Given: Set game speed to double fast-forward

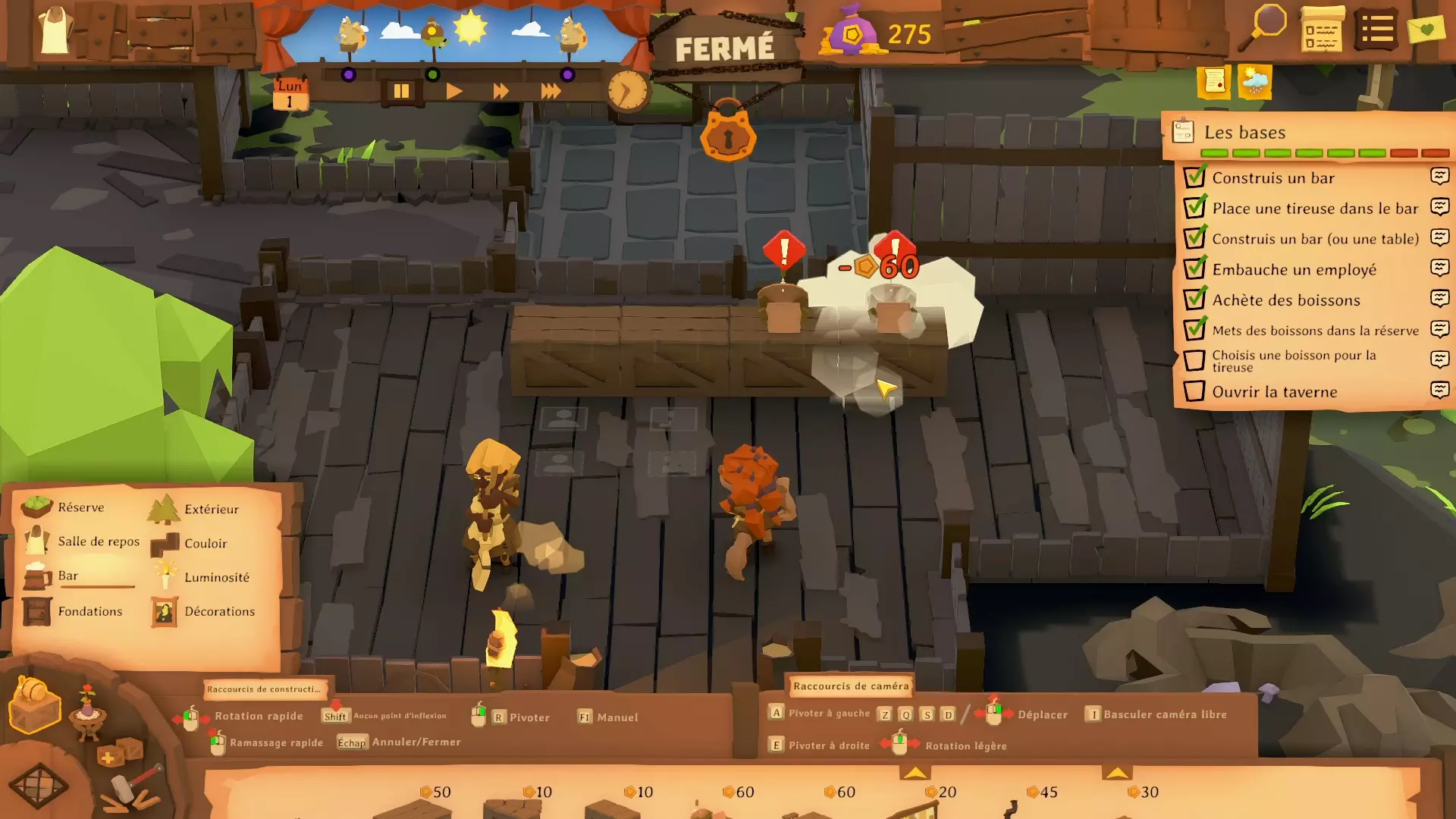Looking at the screenshot, I should tap(500, 92).
